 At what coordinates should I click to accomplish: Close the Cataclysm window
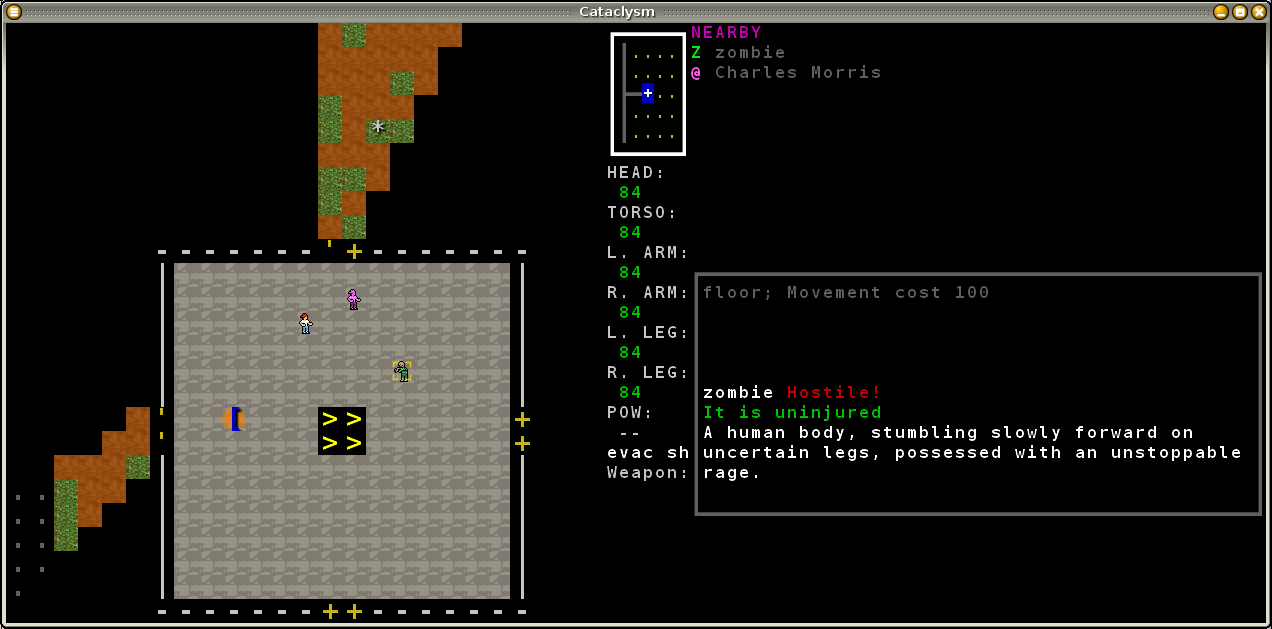(x=1258, y=12)
